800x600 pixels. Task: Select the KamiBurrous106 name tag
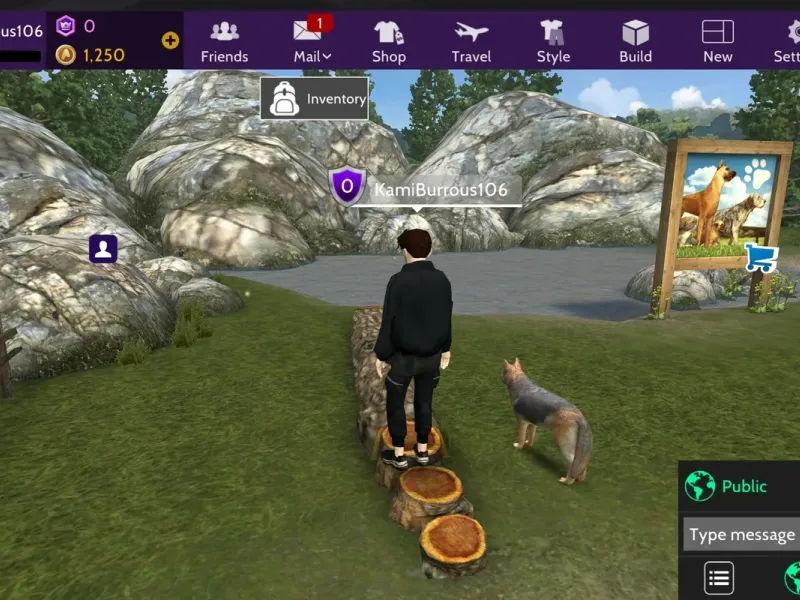[x=440, y=189]
